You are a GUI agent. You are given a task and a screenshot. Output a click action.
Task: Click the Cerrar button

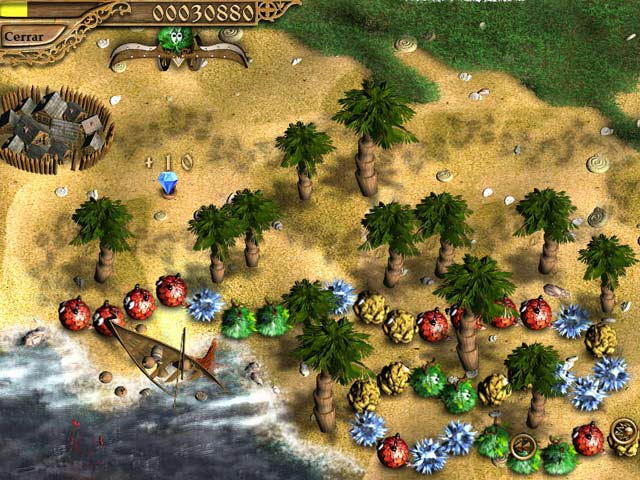coord(23,36)
